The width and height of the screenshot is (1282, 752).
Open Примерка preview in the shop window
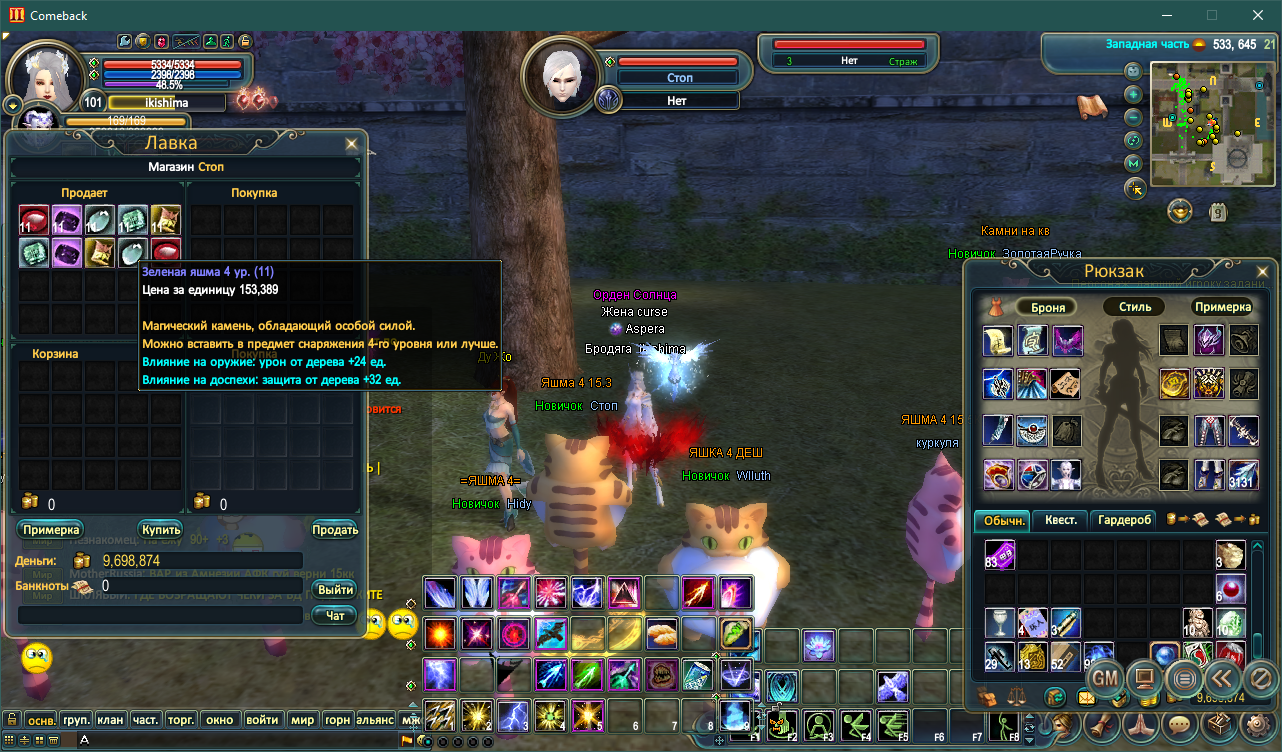[51, 529]
